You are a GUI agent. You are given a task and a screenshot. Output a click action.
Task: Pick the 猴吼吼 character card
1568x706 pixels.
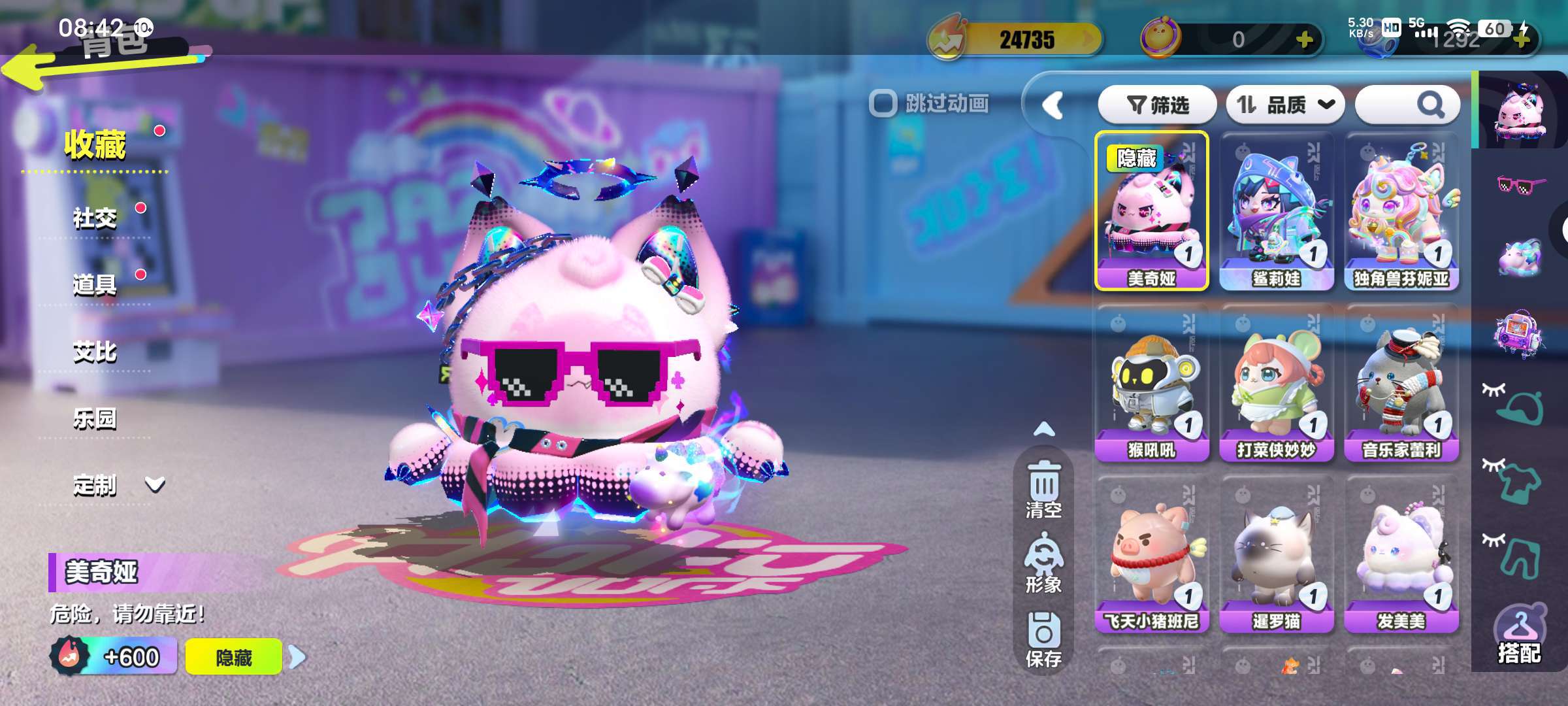[1152, 382]
